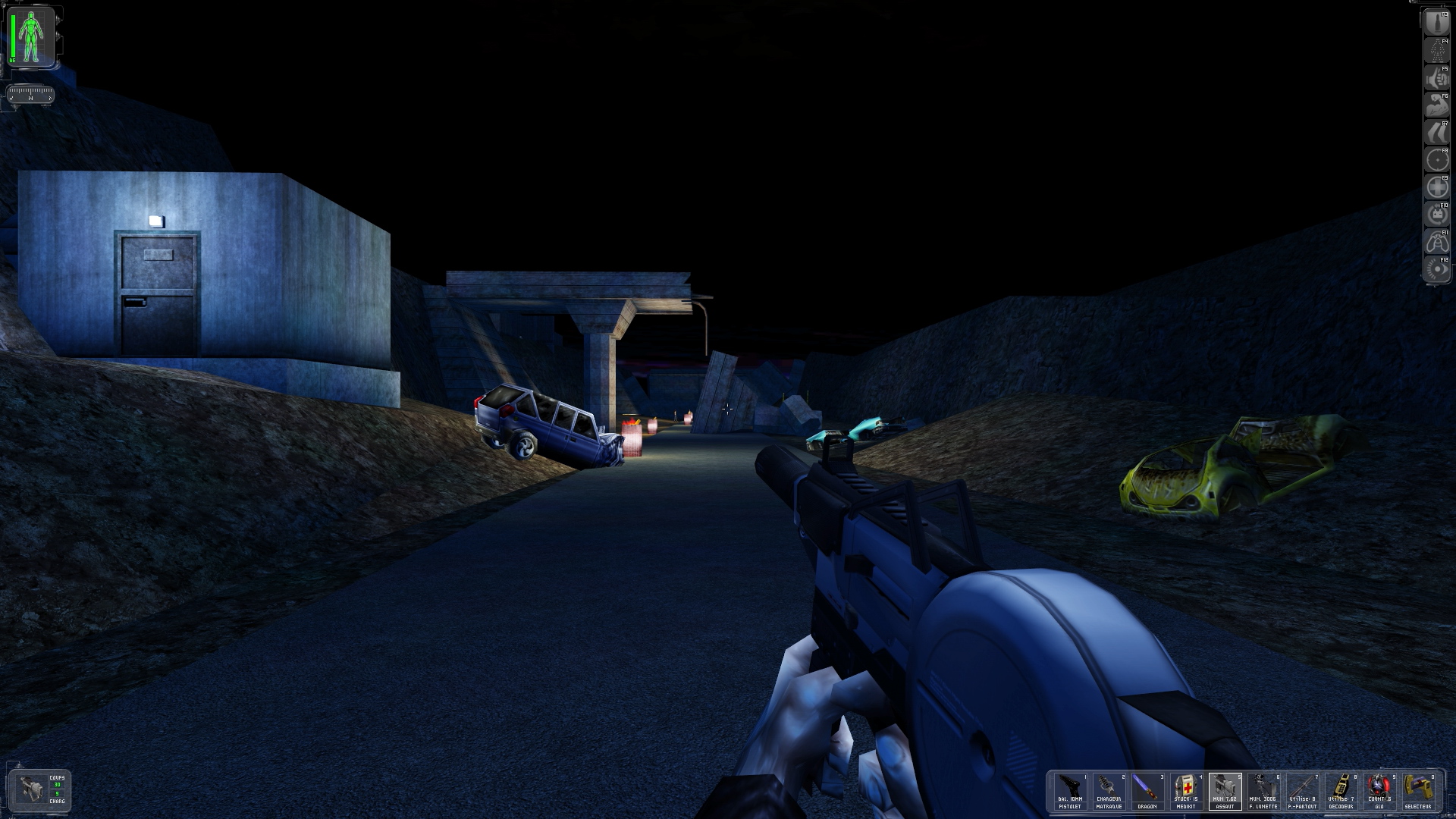The image size is (1456, 819).
Task: Equip the Matraque baton from the belt
Action: pyautogui.click(x=1109, y=792)
